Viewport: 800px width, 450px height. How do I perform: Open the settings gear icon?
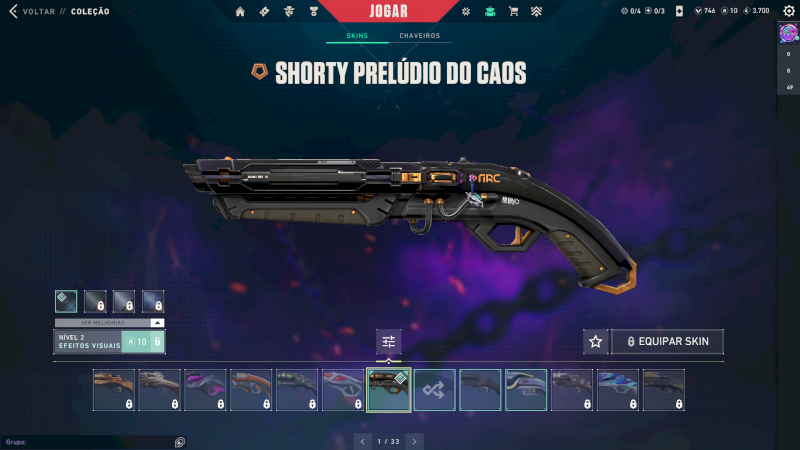pyautogui.click(x=788, y=11)
